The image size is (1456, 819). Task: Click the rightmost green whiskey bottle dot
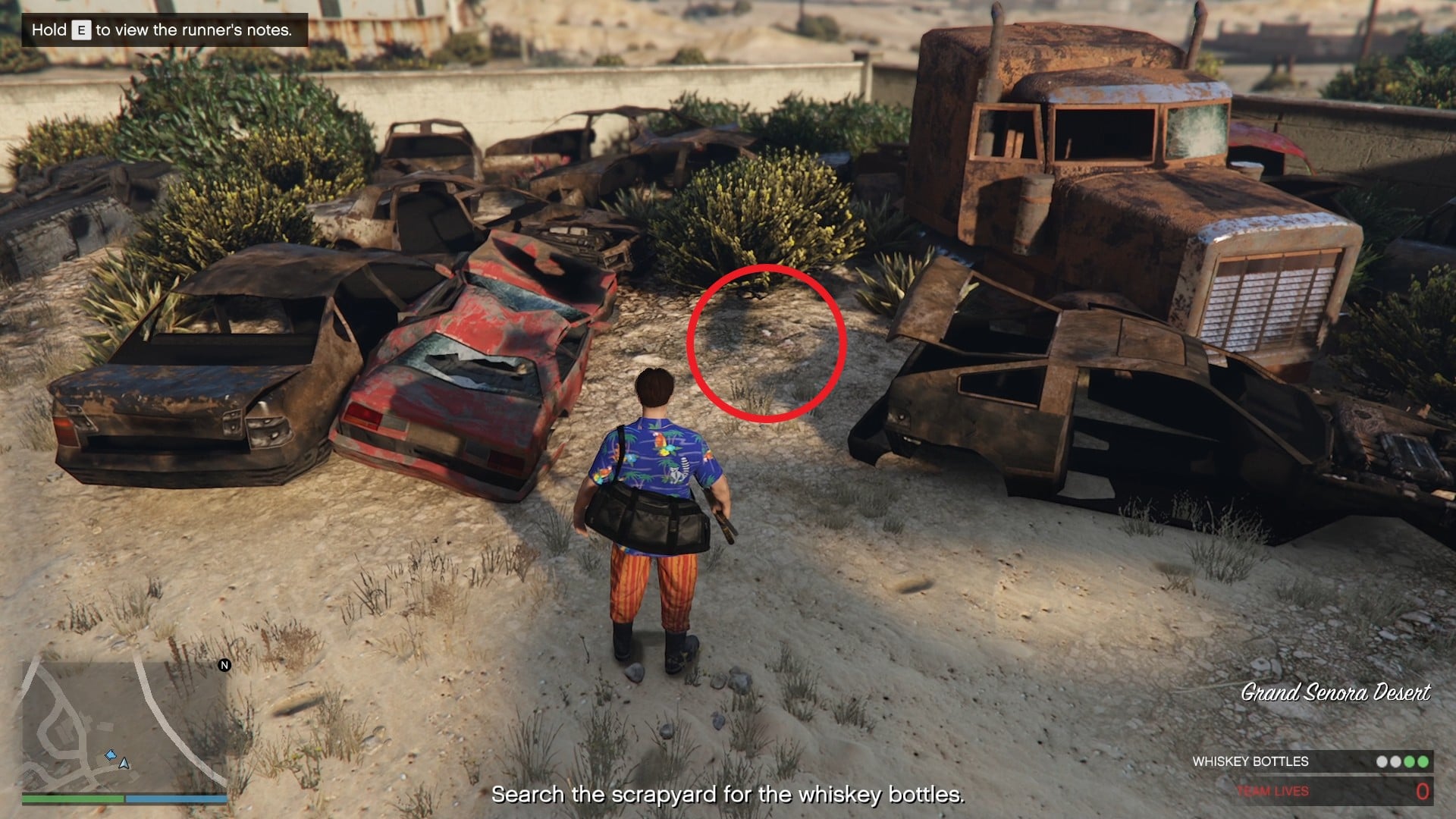tap(1423, 761)
